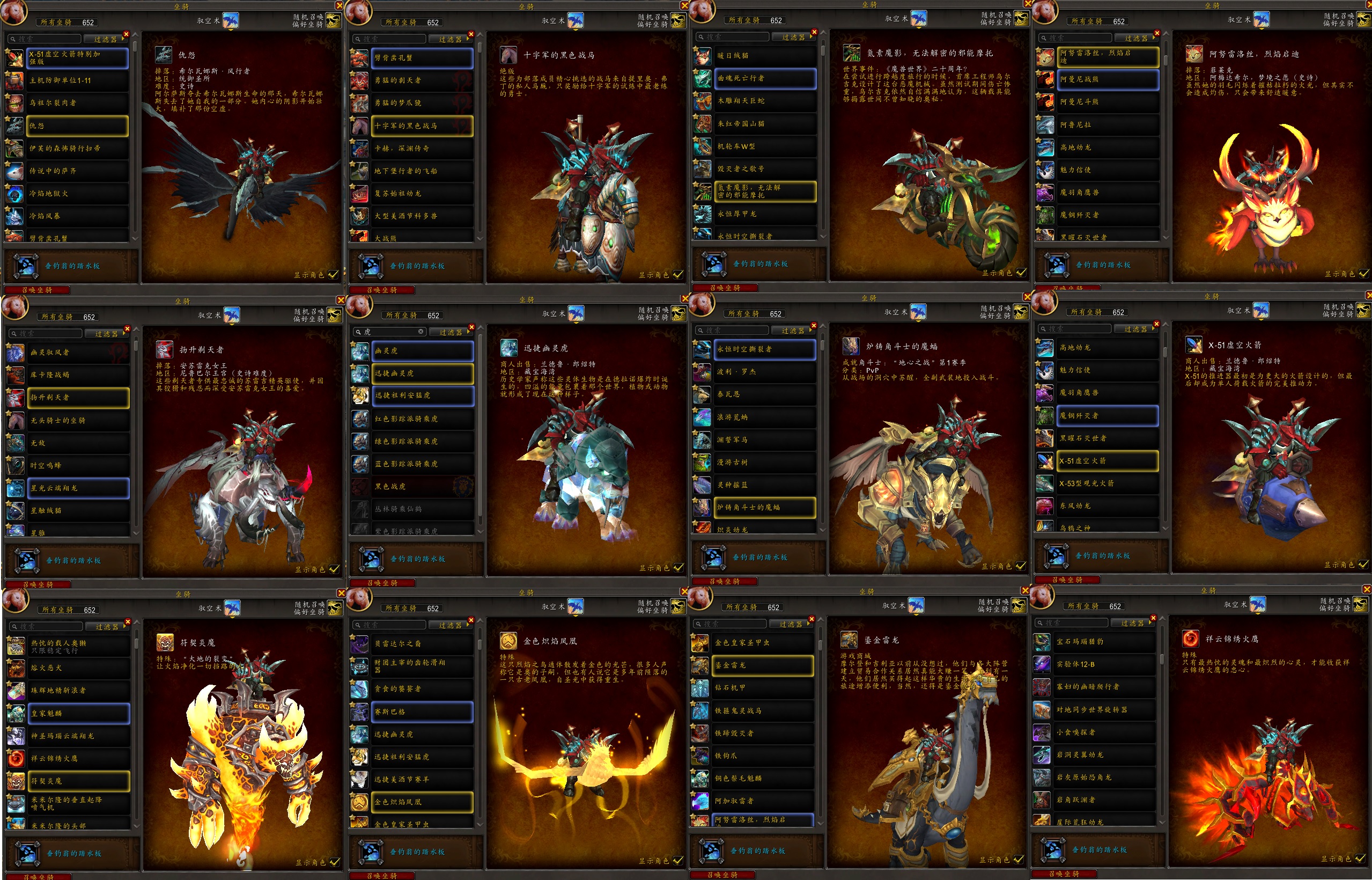Pick the 阿曼尼战熊 mount row
The image size is (1372, 880).
point(1107,79)
